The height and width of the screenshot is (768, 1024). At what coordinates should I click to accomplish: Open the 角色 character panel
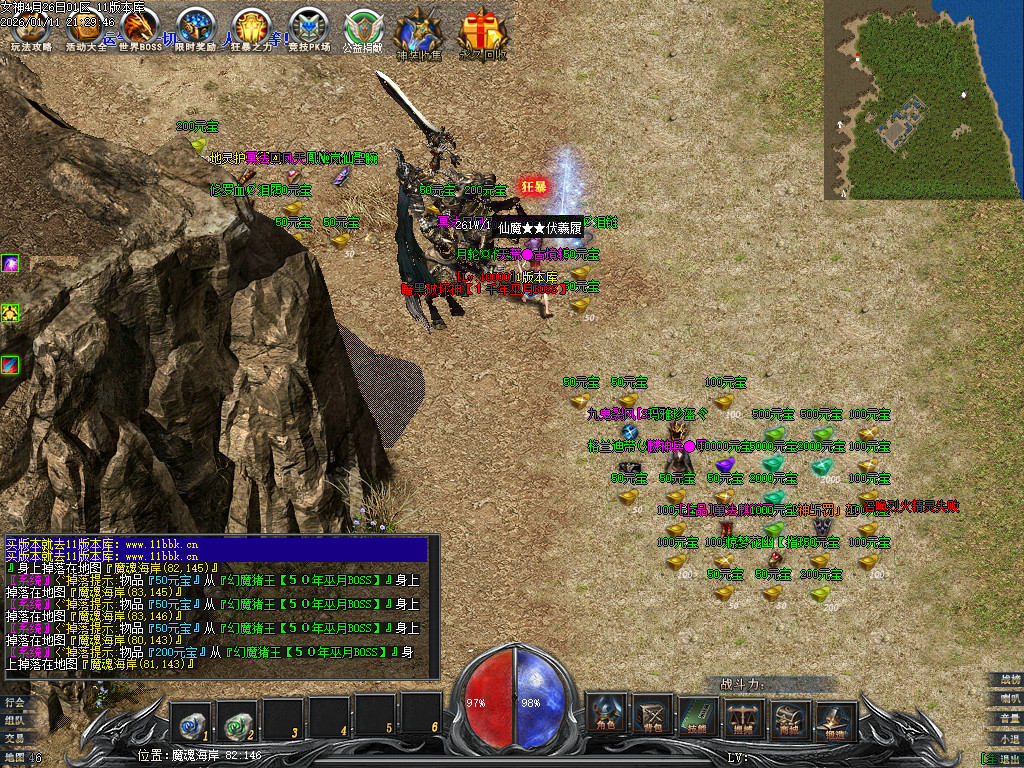click(606, 714)
